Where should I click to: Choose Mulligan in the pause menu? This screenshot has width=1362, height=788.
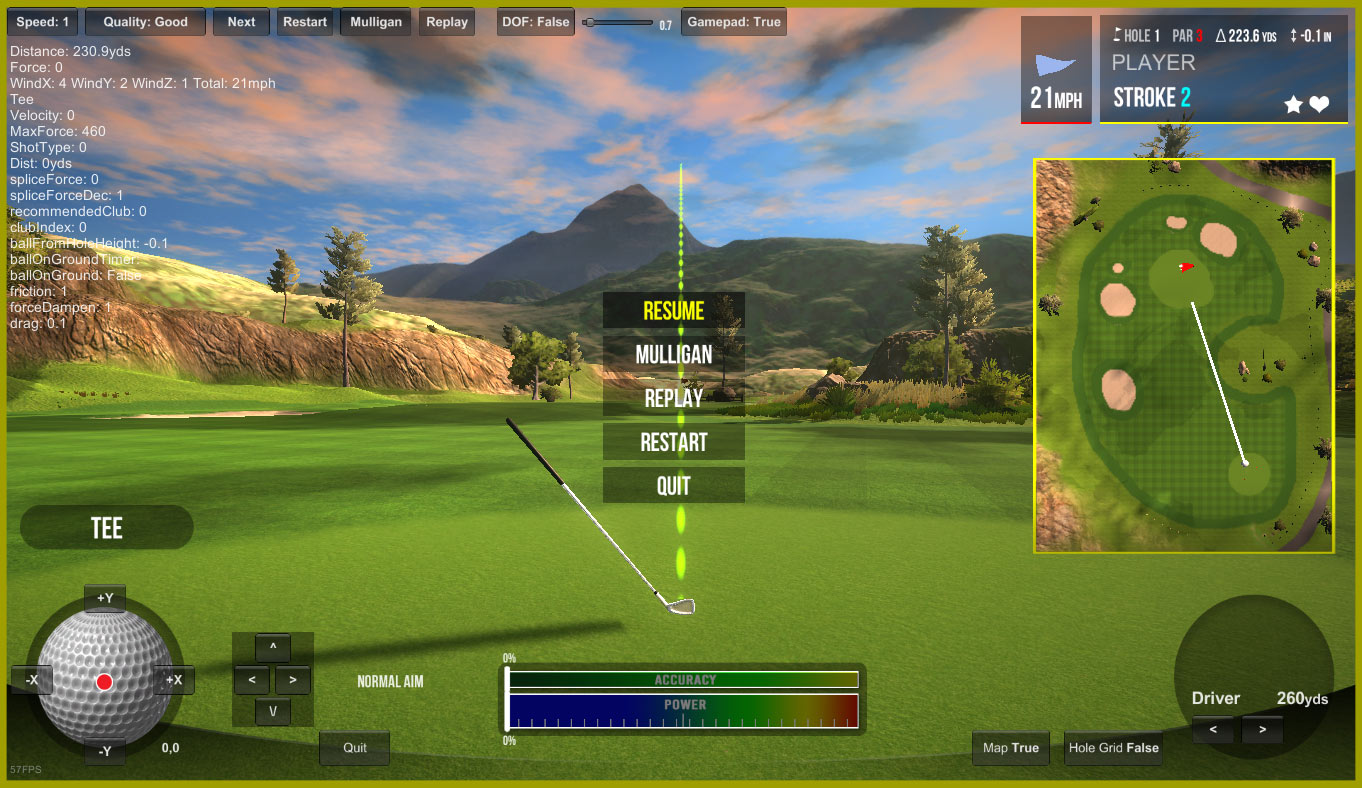[x=673, y=354]
